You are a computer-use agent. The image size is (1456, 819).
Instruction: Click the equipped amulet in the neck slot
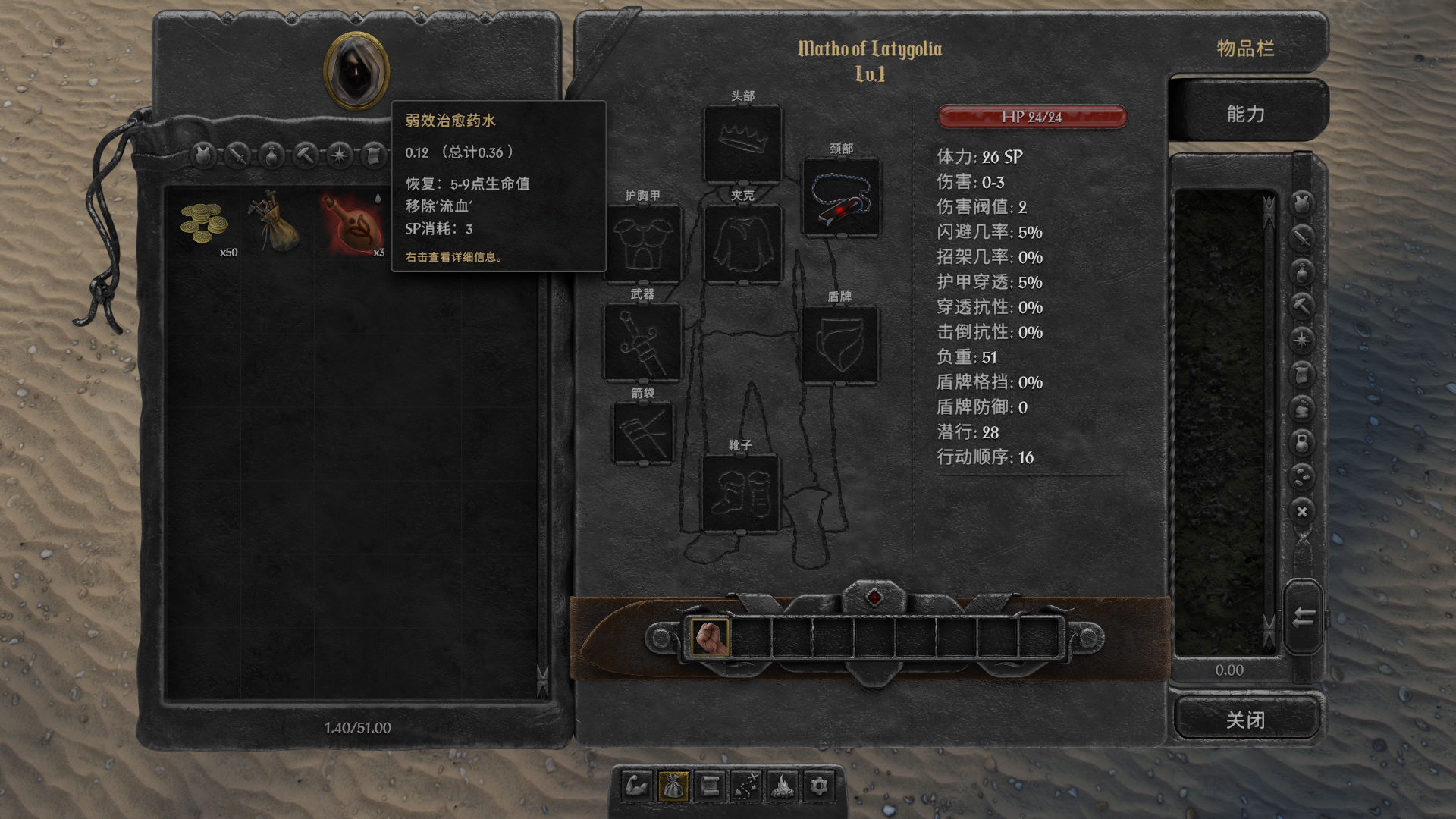click(841, 197)
